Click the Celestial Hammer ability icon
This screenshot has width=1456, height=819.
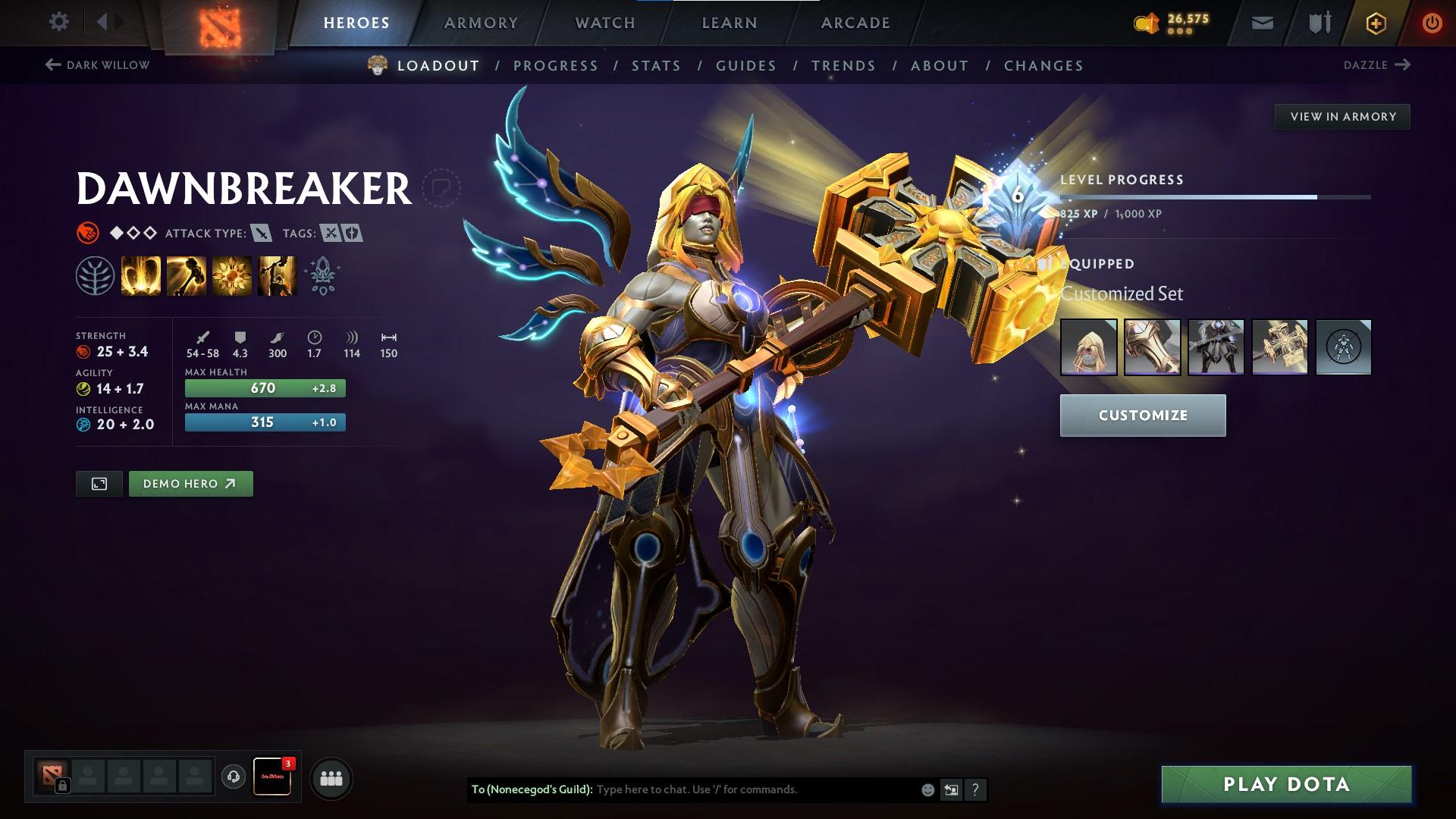pyautogui.click(x=186, y=275)
